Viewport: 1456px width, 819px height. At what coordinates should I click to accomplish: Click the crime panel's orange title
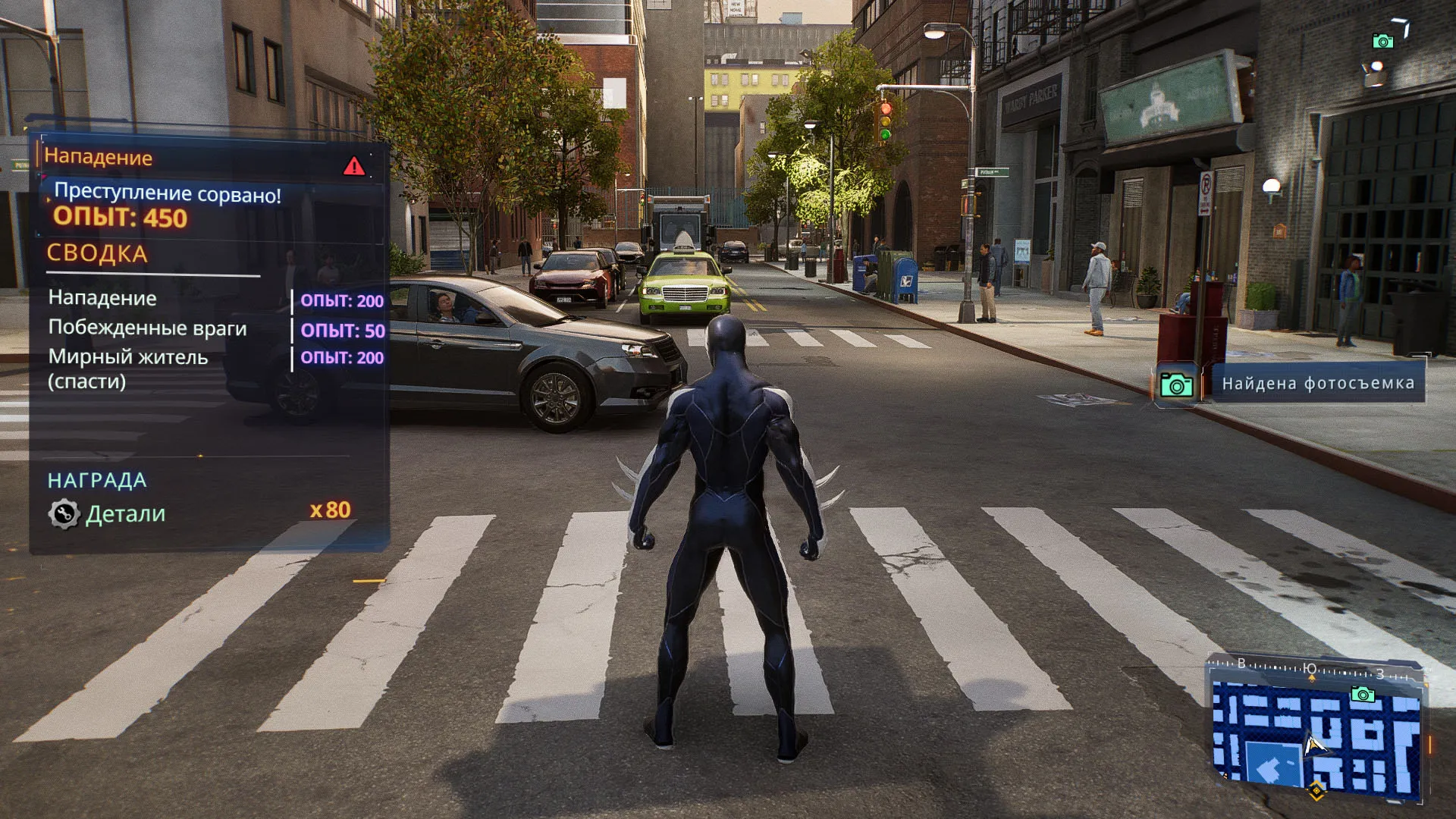pos(99,157)
